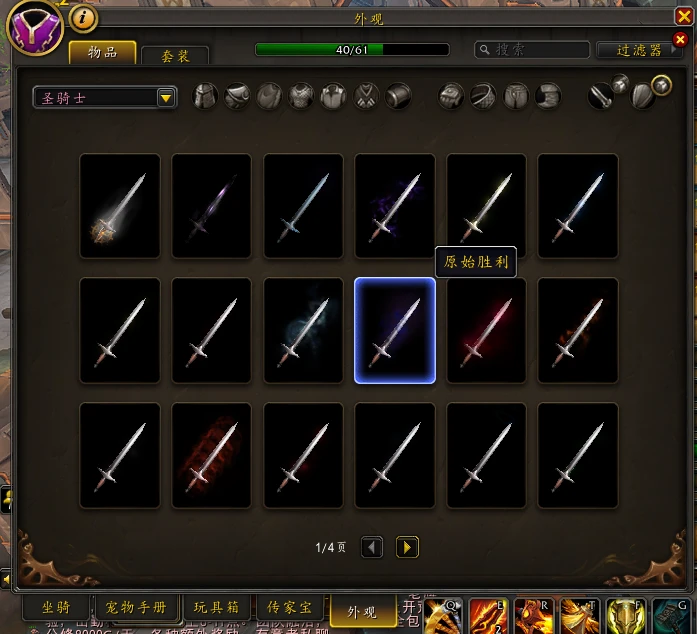This screenshot has width=697, height=634.
Task: Switch to the 宠物手册 pet journal tab
Action: pyautogui.click(x=137, y=607)
